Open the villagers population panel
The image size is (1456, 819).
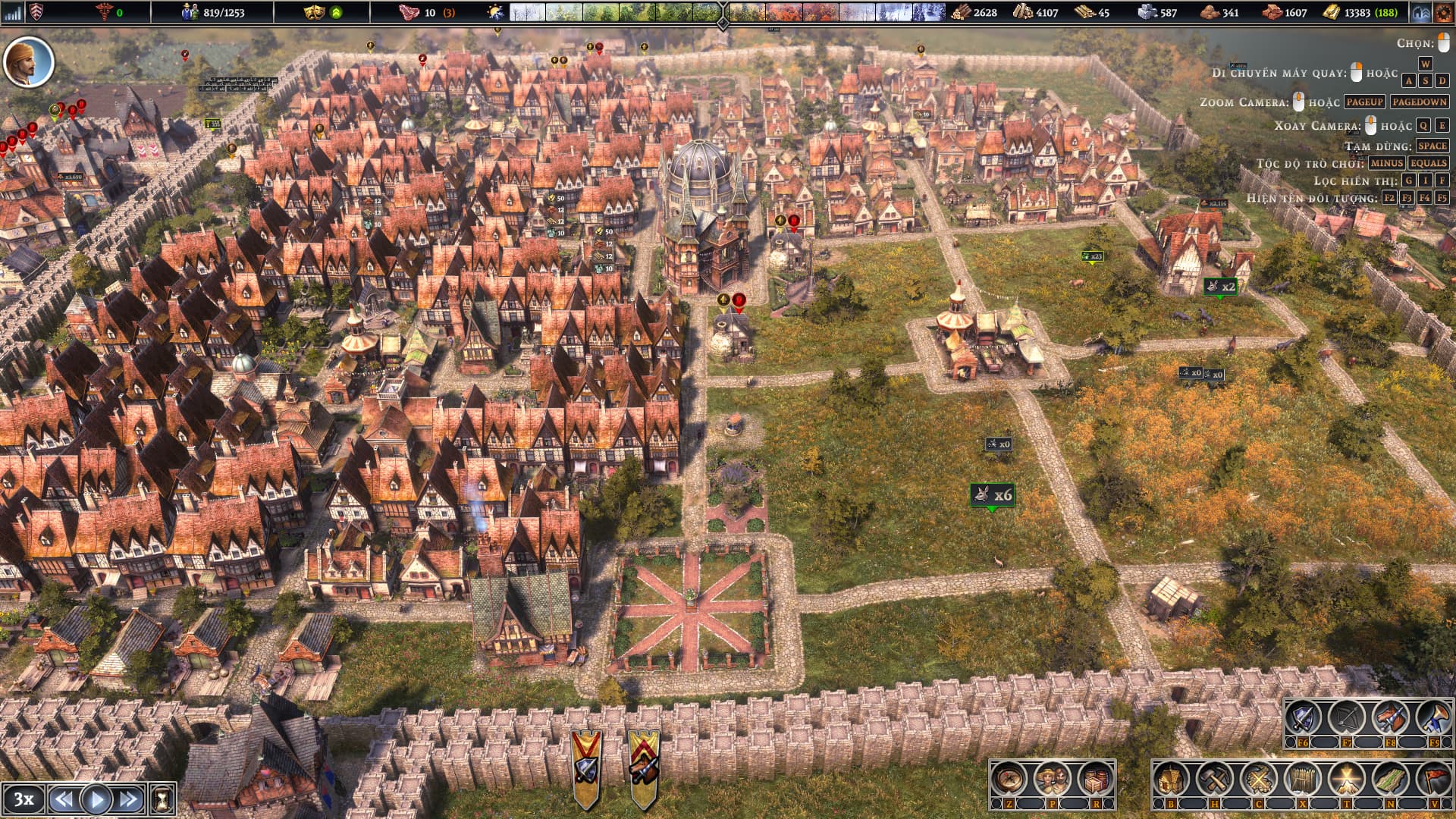pyautogui.click(x=1052, y=779)
